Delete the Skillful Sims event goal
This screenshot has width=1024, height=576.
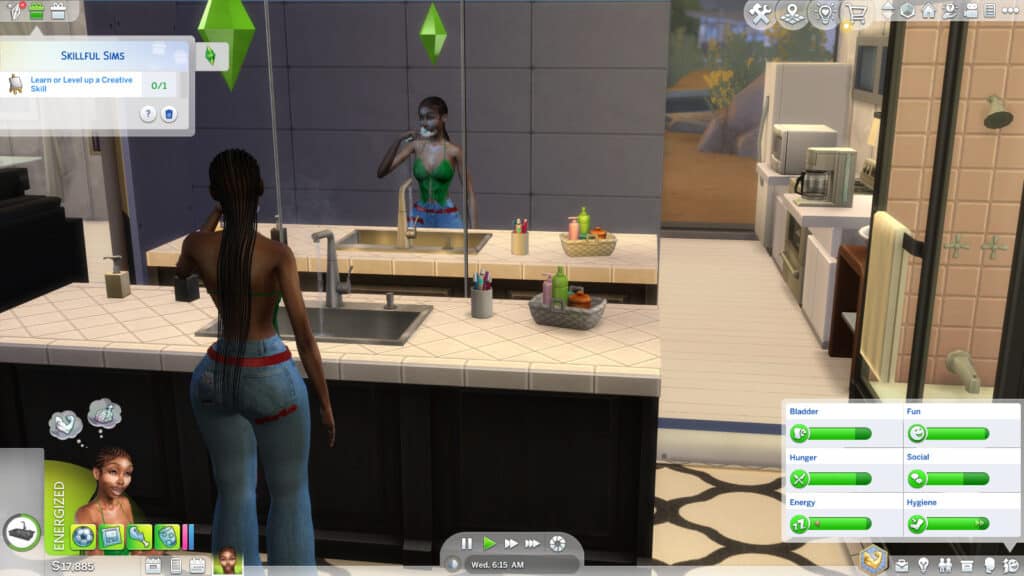[169, 114]
